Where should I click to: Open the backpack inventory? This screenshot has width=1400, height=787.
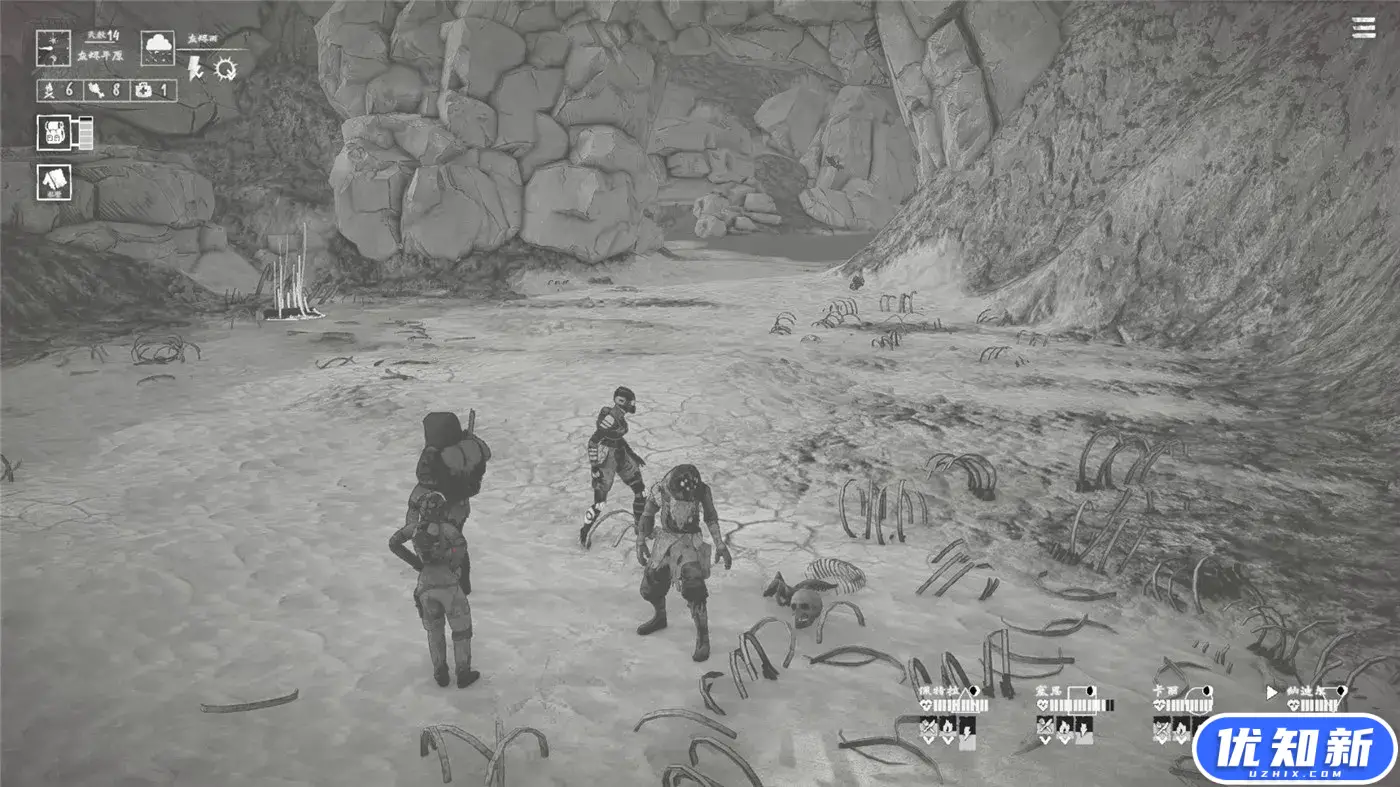pyautogui.click(x=53, y=133)
